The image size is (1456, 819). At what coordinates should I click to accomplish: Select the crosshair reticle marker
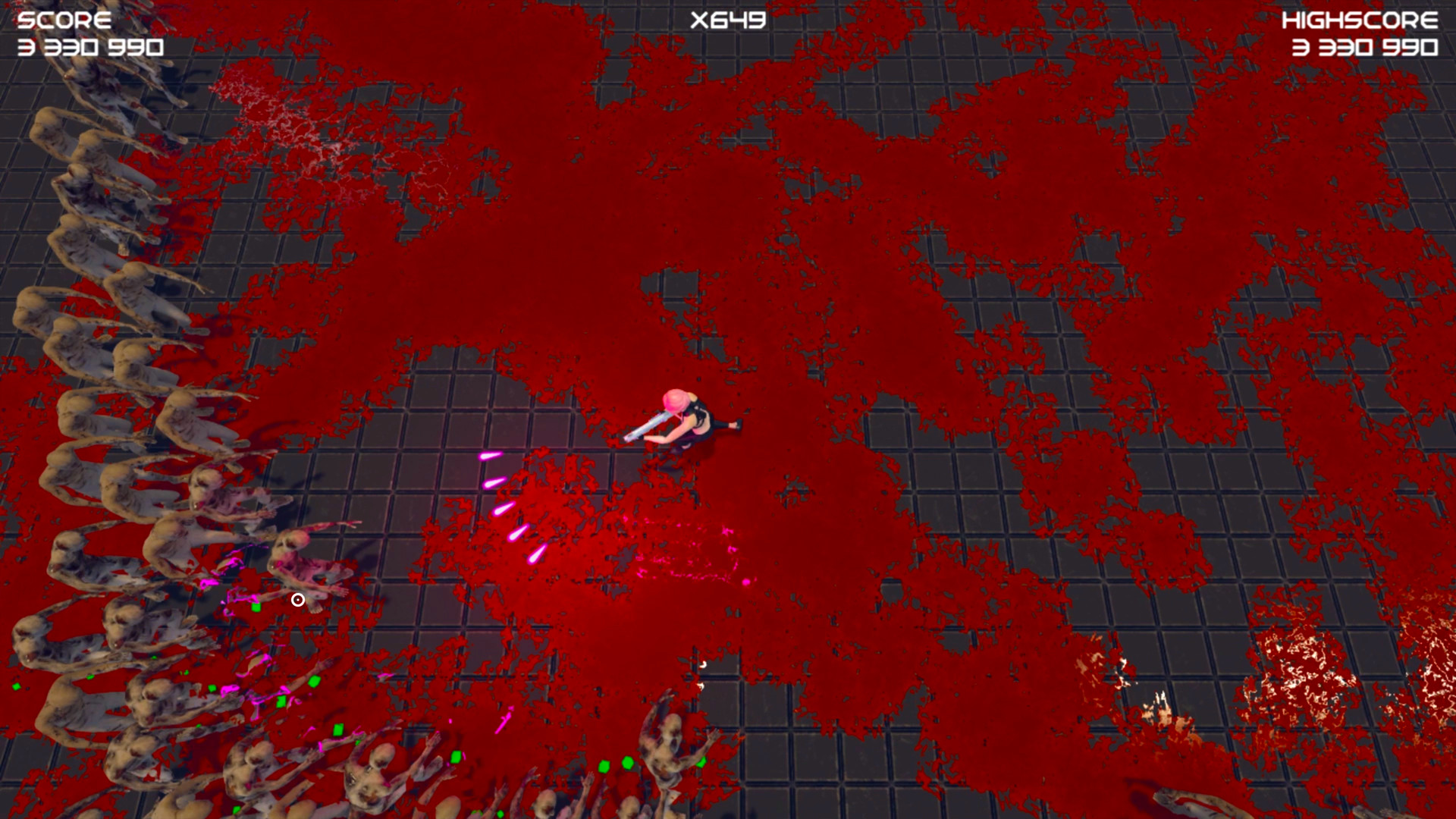tap(297, 600)
